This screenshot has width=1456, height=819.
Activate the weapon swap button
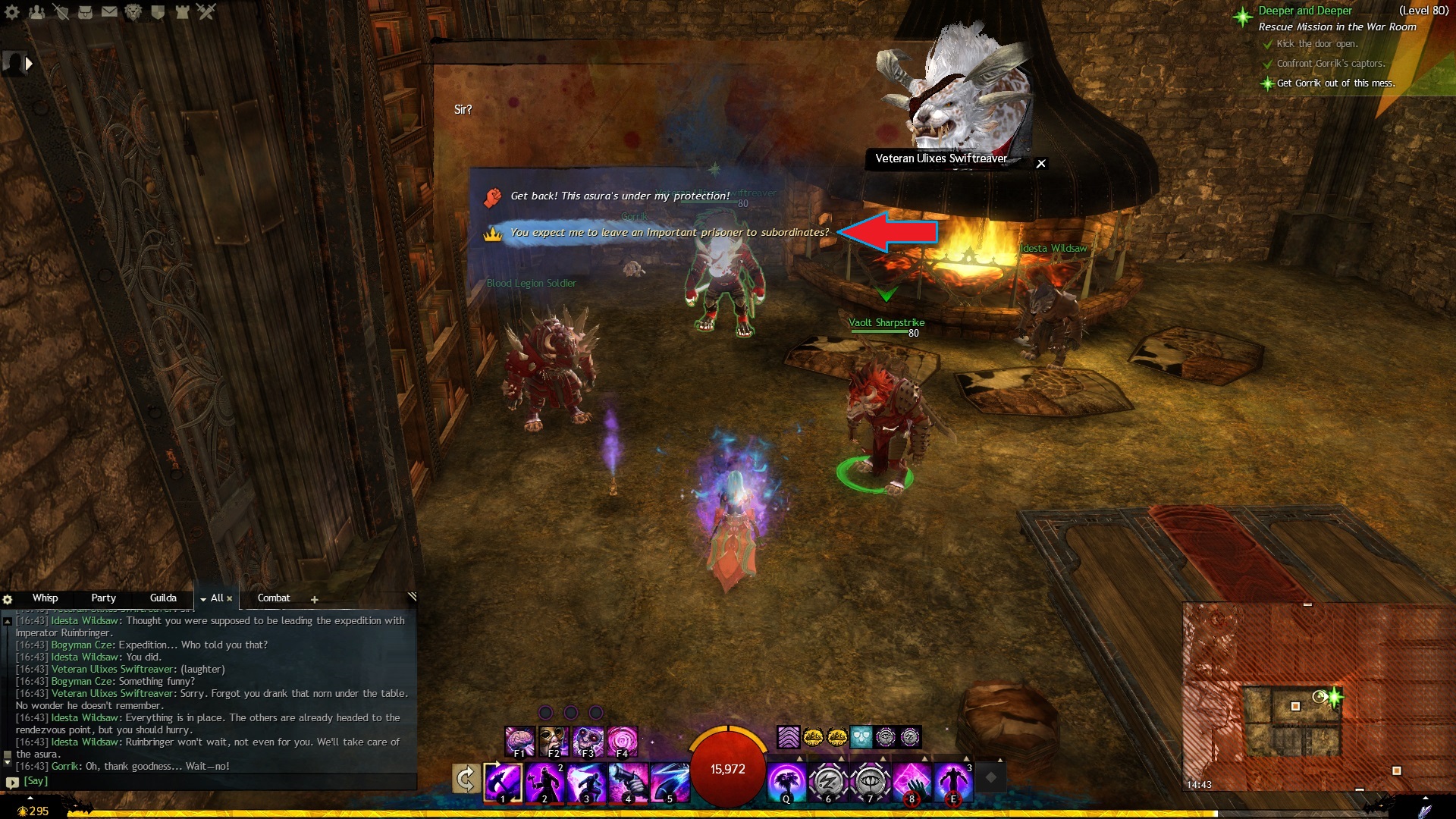click(466, 780)
